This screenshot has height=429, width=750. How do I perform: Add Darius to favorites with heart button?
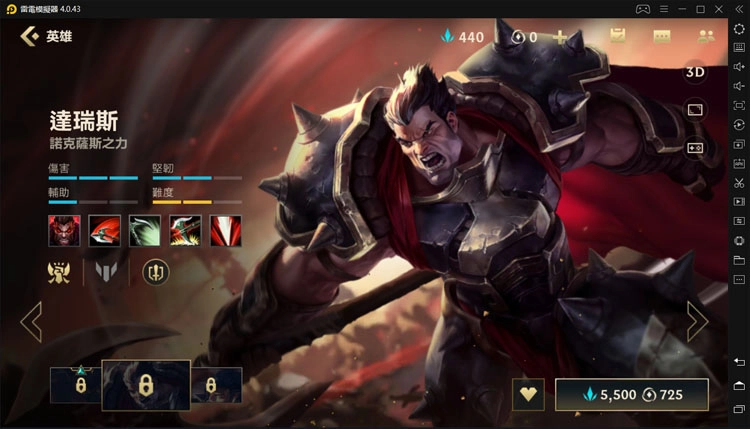click(528, 394)
